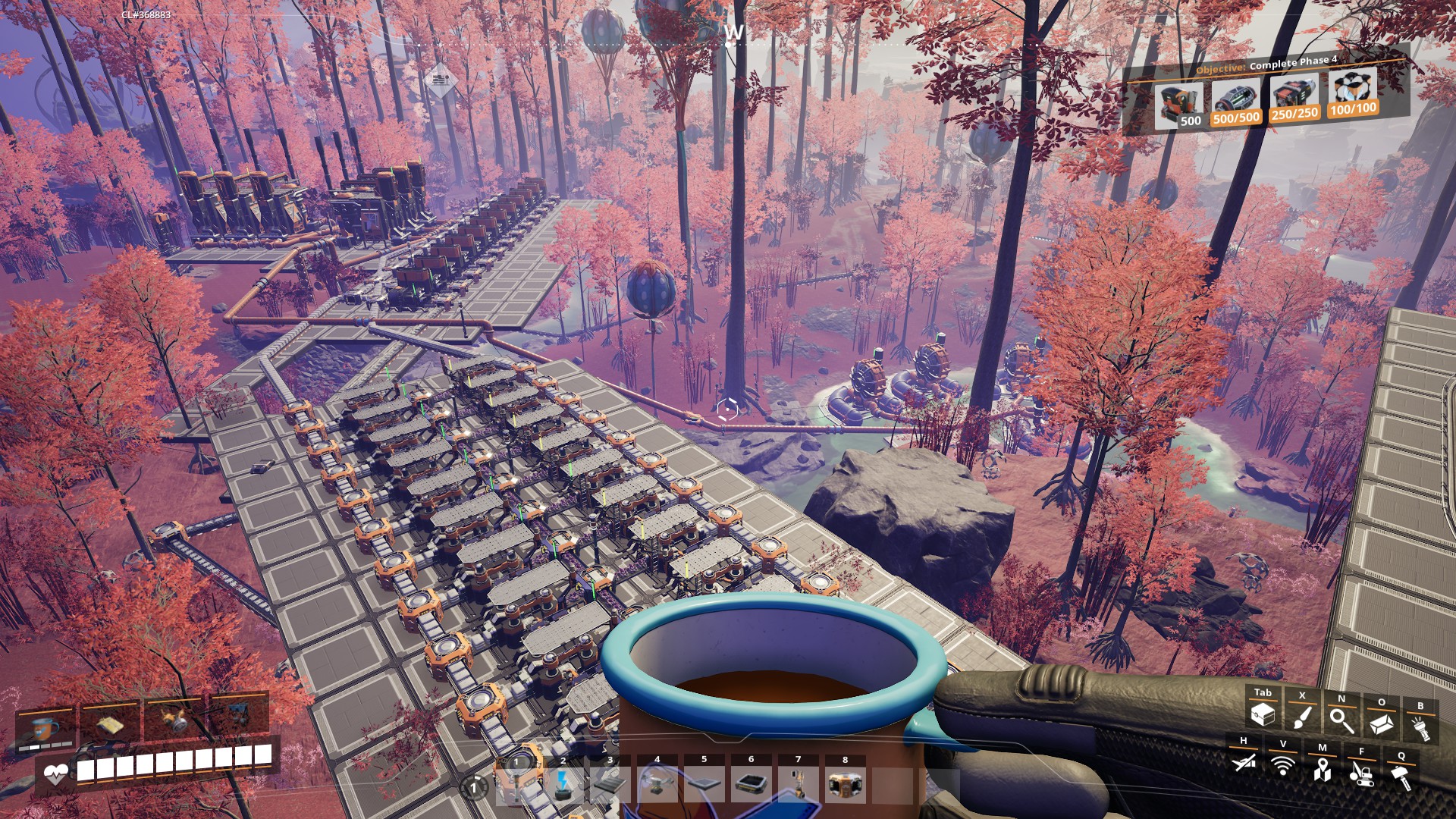The image size is (1456, 819).
Task: Open the paintbrush customizer icon
Action: (1302, 717)
